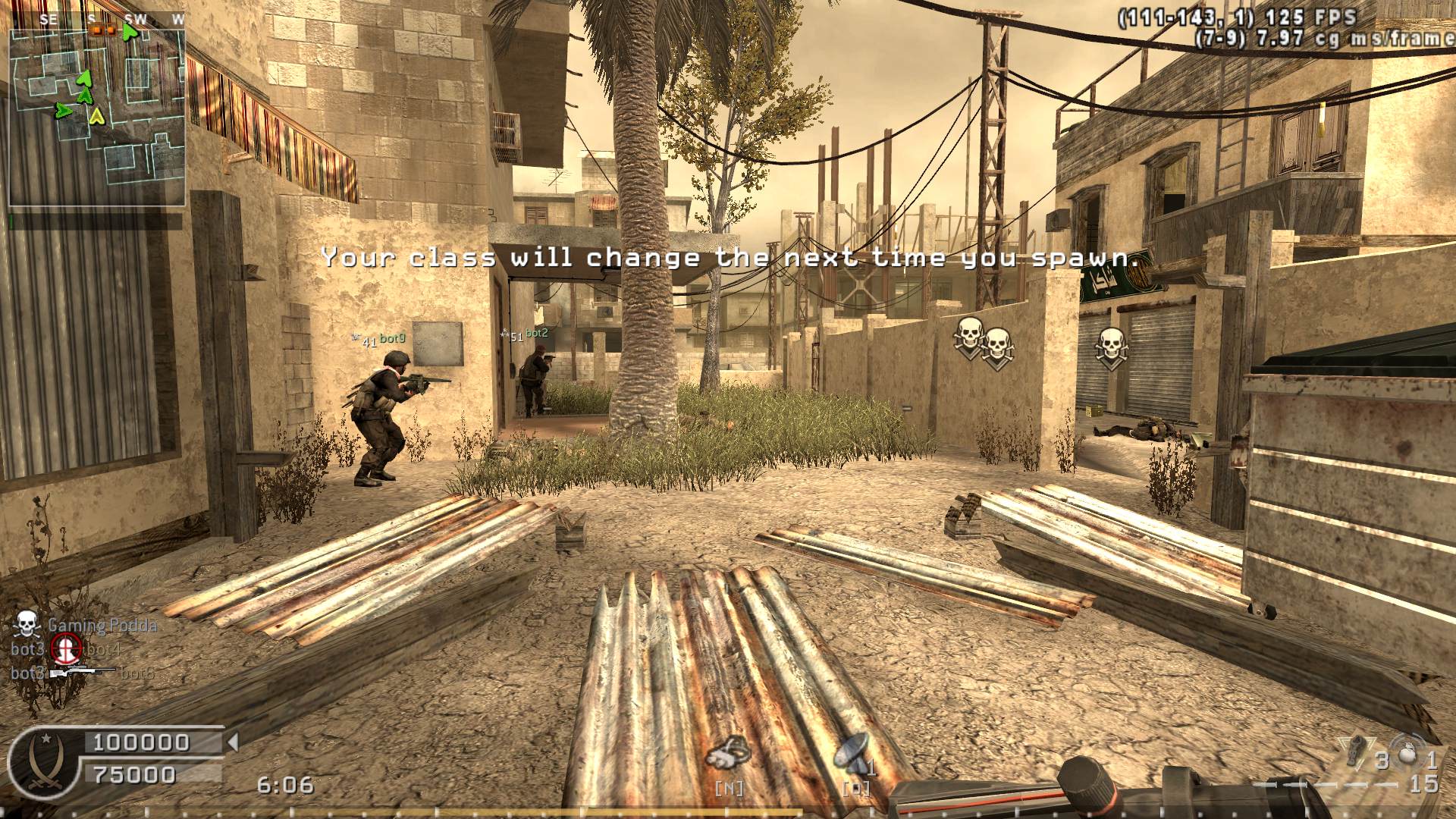Click the minimap radar panel
Image resolution: width=1456 pixels, height=819 pixels.
tap(97, 118)
